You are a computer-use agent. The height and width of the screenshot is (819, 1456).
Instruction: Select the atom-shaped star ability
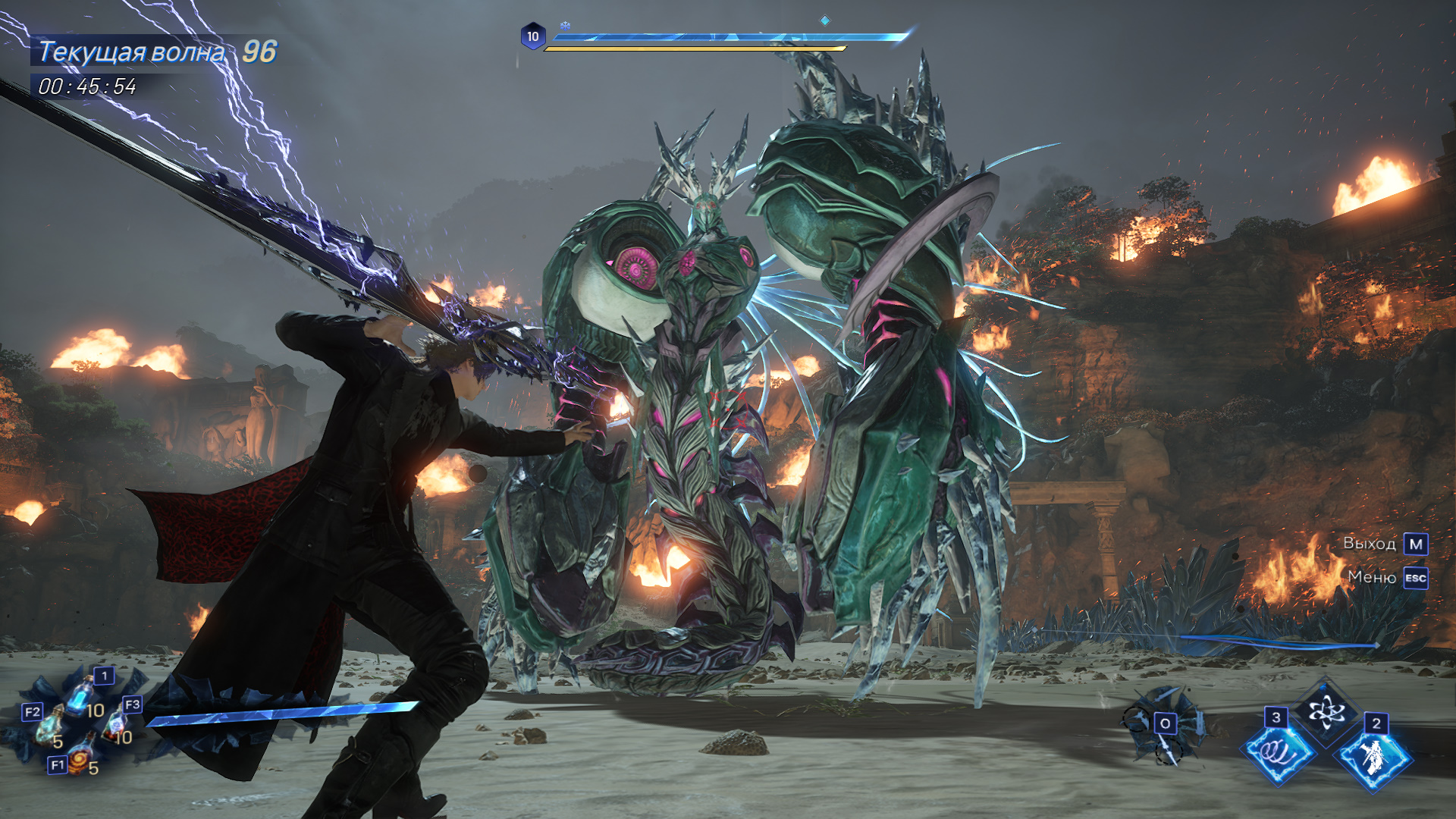[x=1326, y=712]
